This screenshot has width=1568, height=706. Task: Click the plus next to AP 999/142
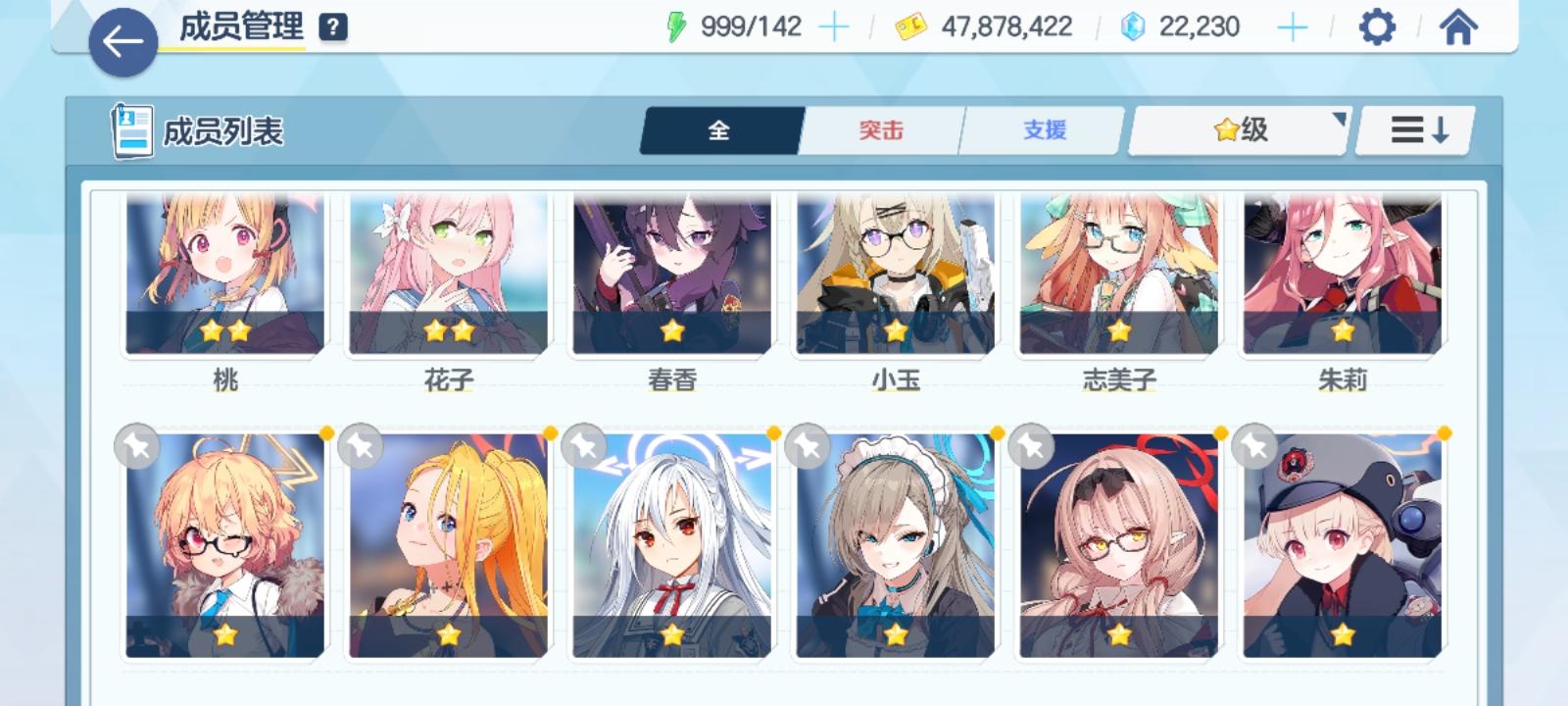pos(833,25)
